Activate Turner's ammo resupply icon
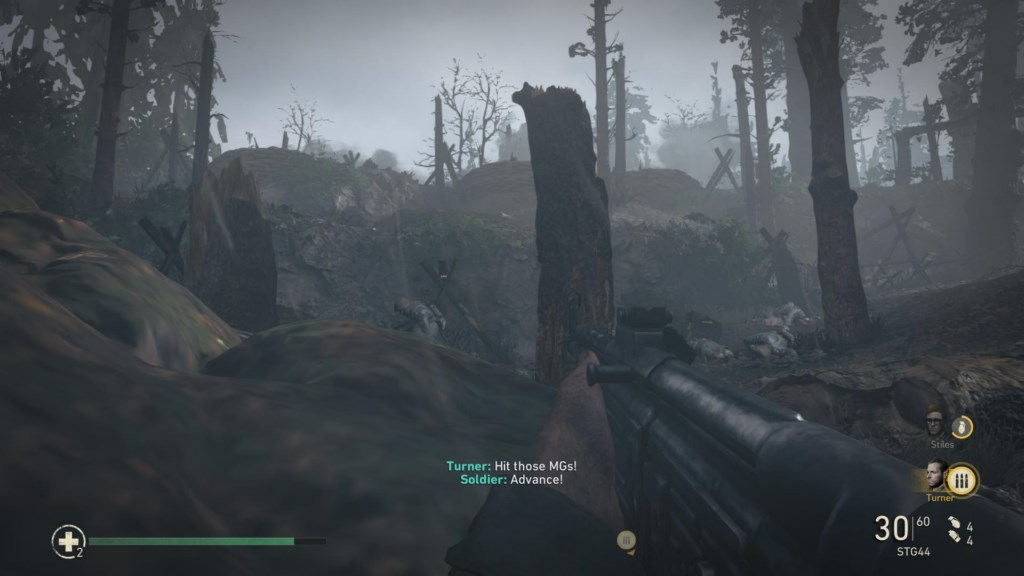Viewport: 1024px width, 576px height. point(963,480)
